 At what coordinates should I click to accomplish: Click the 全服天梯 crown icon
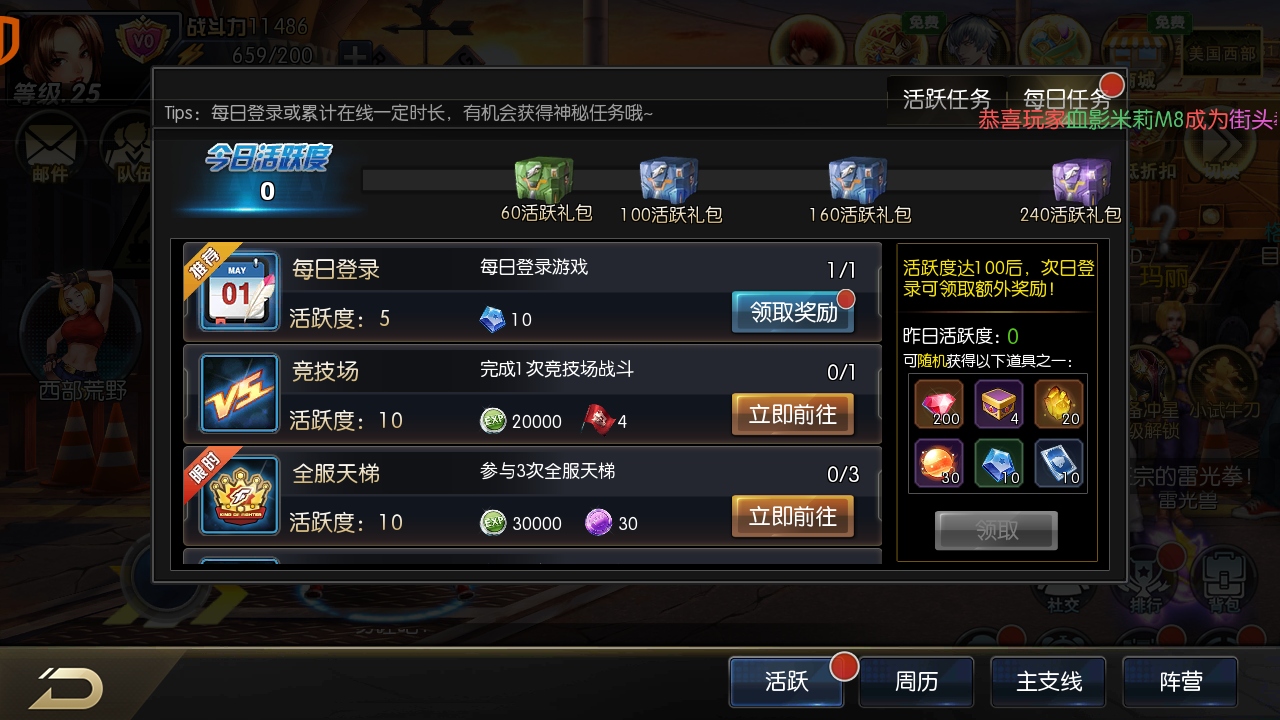pos(237,495)
